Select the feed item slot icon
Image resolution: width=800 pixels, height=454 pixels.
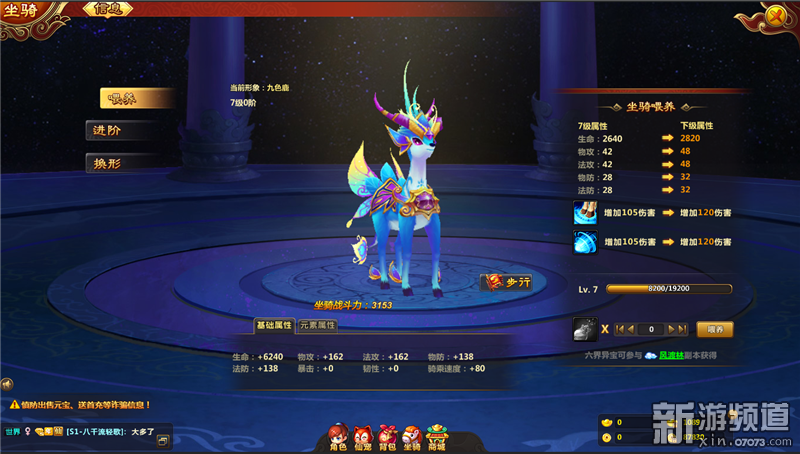click(585, 328)
